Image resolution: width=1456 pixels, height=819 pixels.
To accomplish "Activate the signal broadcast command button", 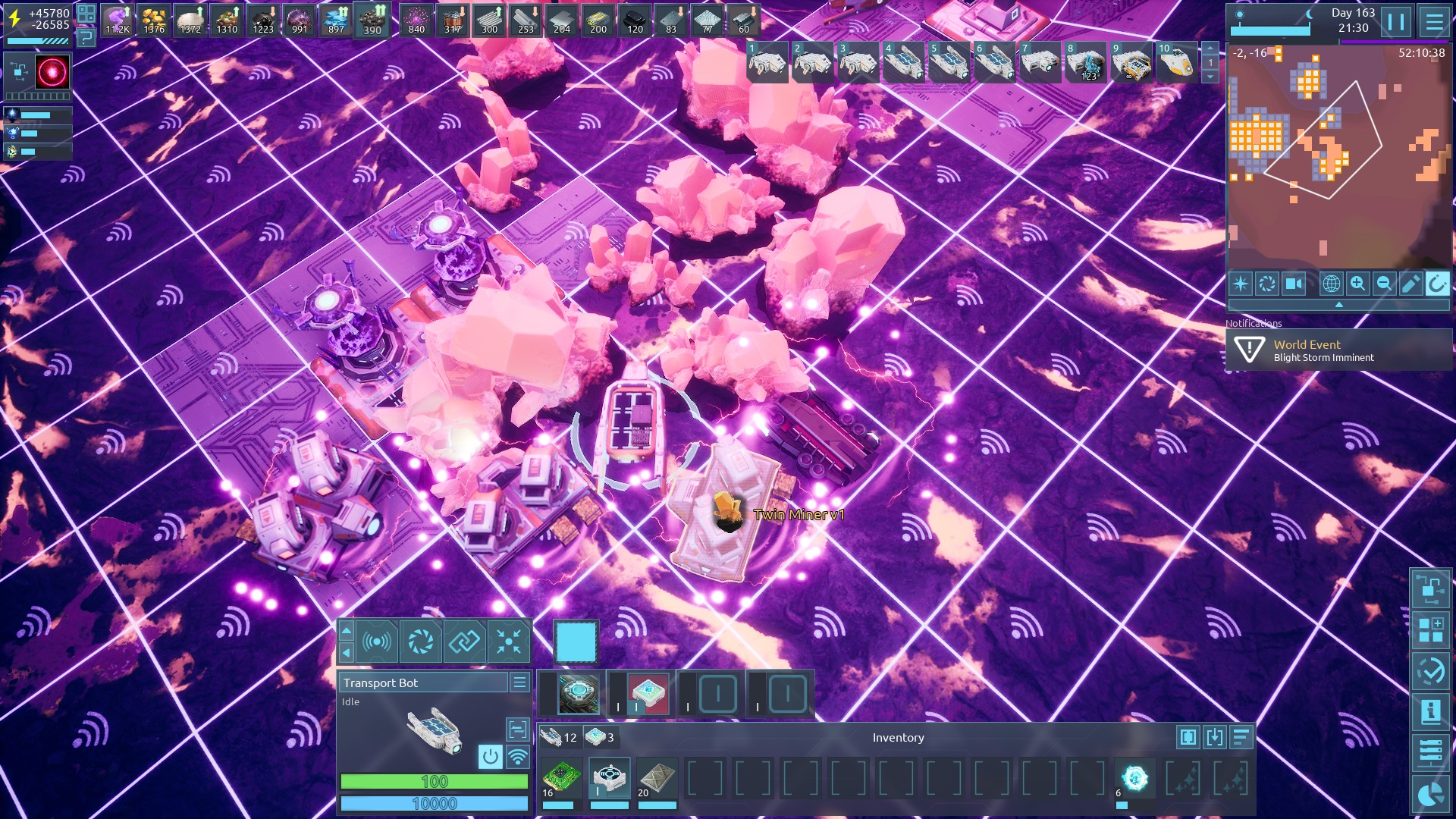I will pyautogui.click(x=377, y=642).
